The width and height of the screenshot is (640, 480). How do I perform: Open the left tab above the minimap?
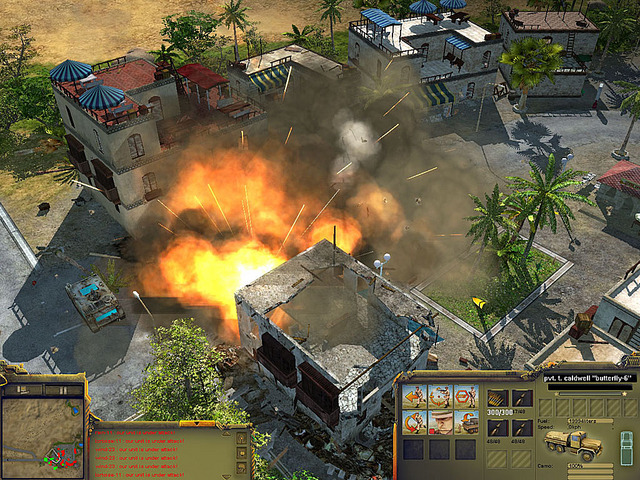click(x=22, y=390)
